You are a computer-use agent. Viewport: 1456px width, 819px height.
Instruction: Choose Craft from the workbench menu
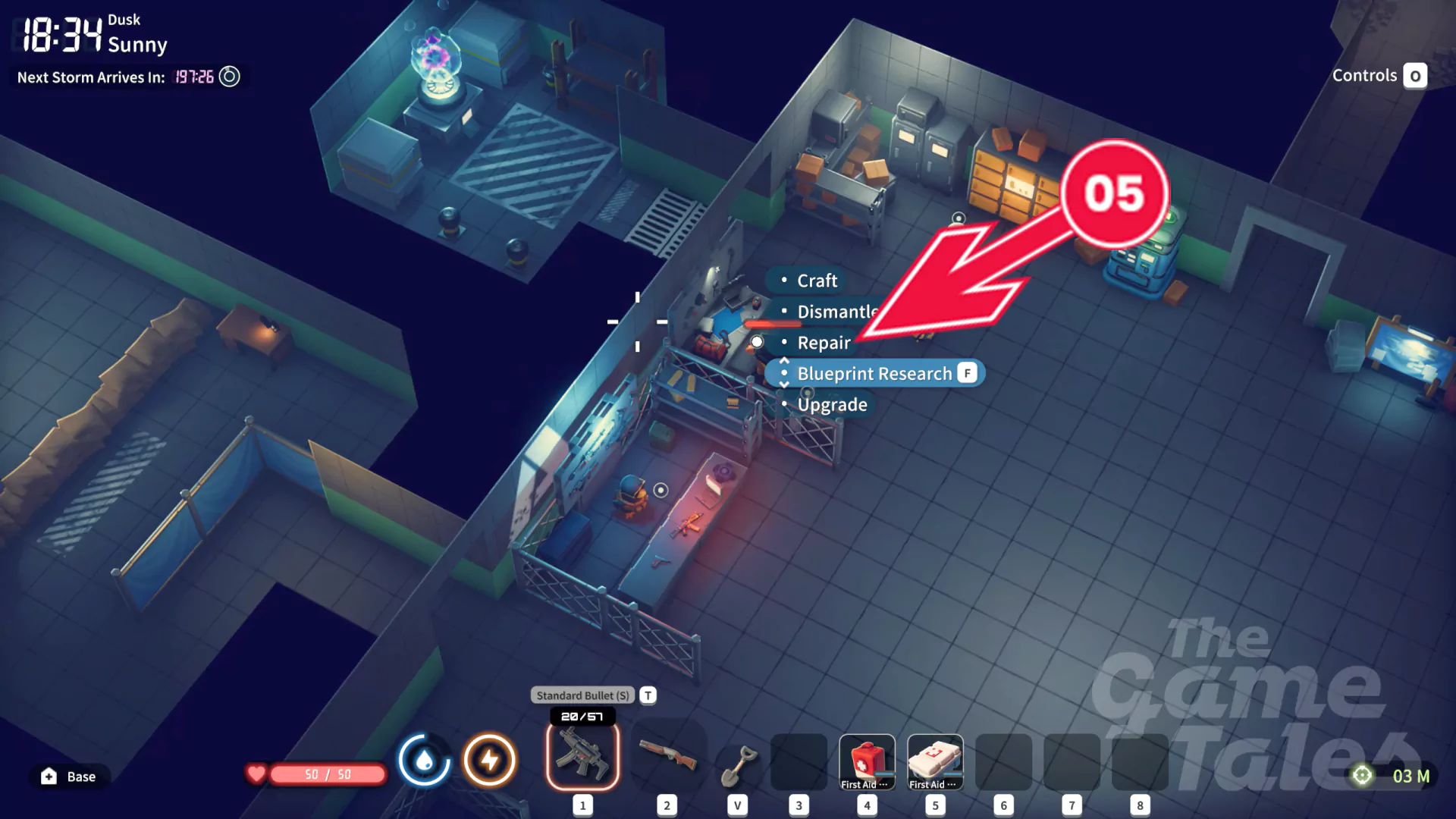tap(817, 281)
